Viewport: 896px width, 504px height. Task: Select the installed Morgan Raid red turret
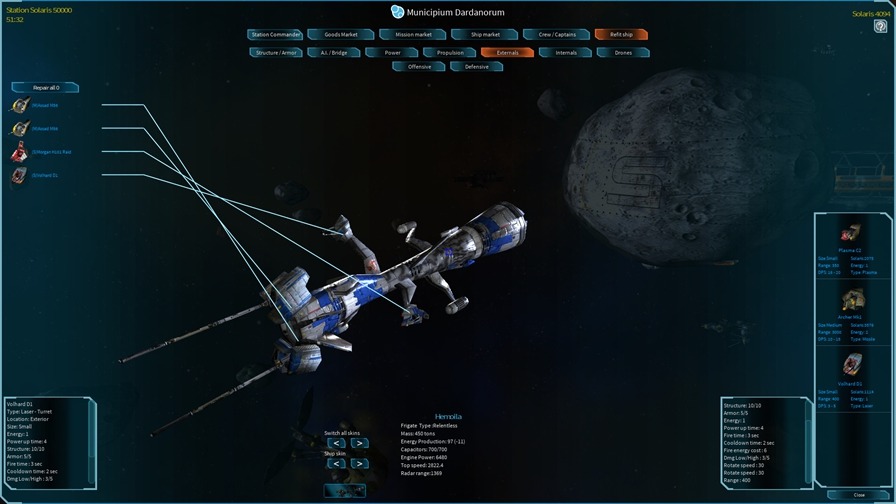[20, 152]
